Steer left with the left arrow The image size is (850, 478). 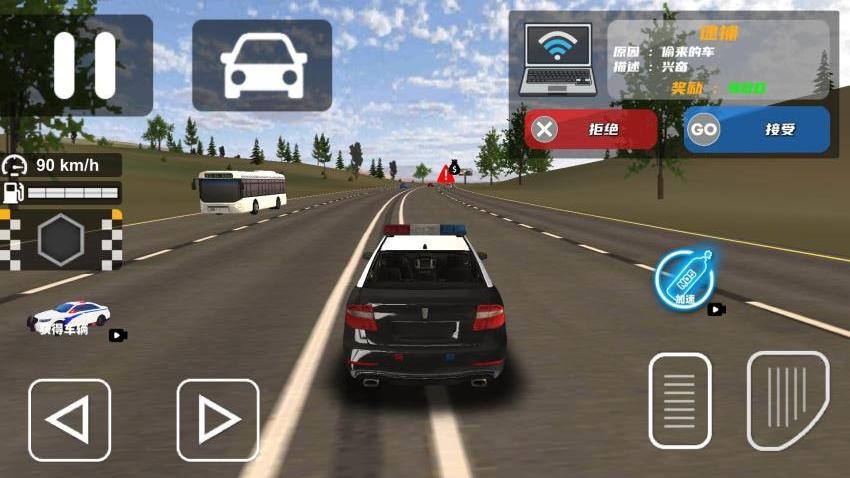[x=69, y=420]
